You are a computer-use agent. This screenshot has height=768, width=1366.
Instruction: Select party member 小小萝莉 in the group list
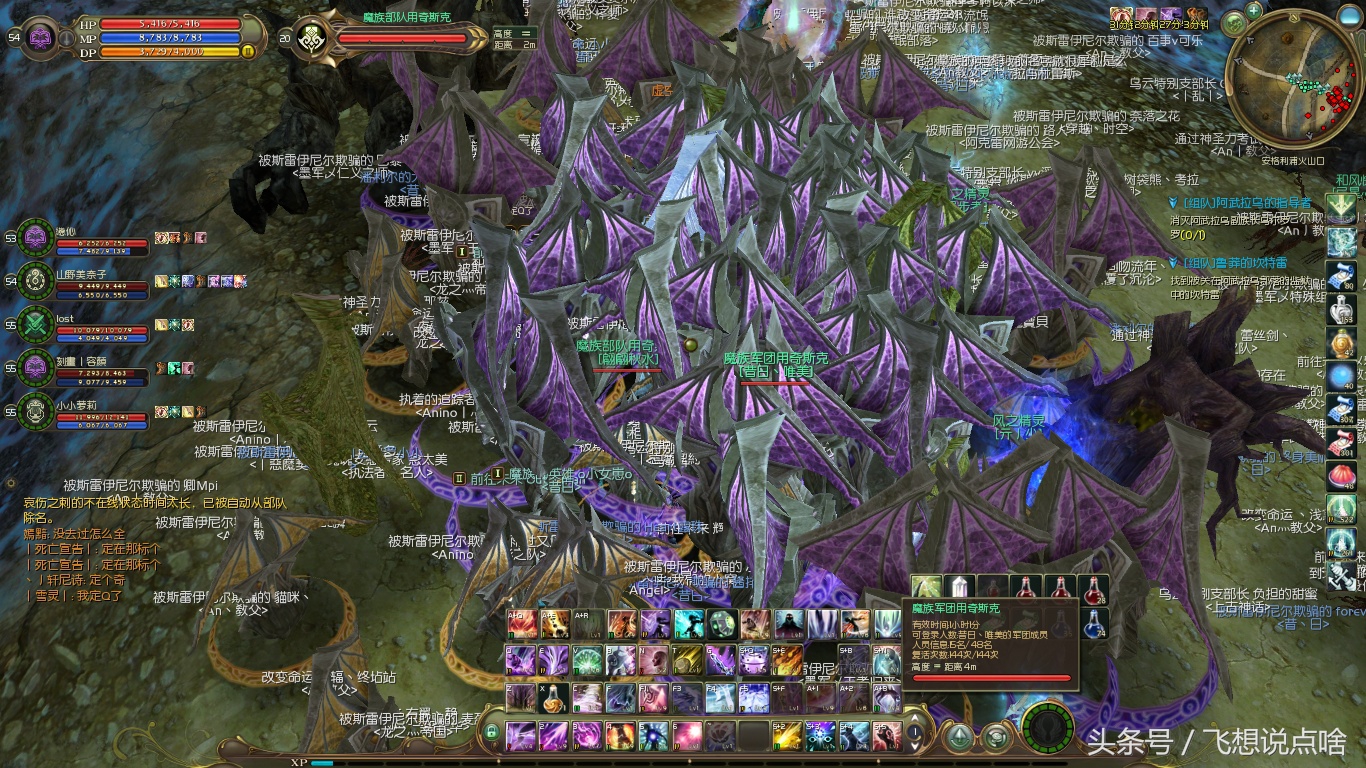(x=37, y=410)
